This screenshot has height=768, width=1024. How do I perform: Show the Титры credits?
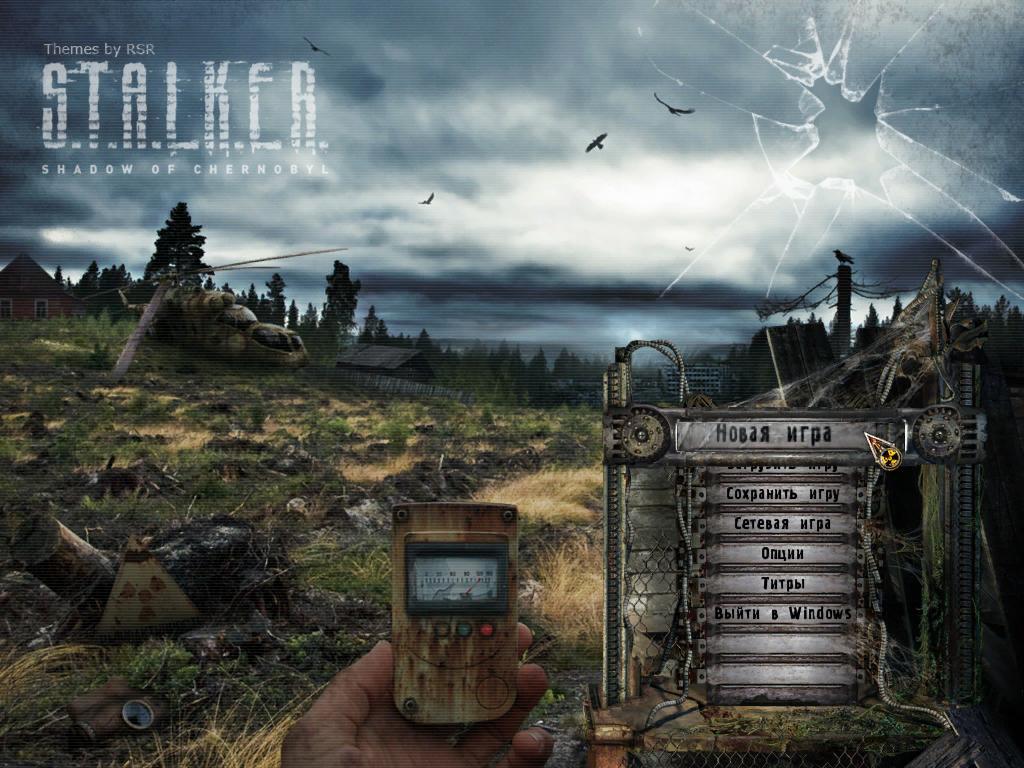click(782, 583)
